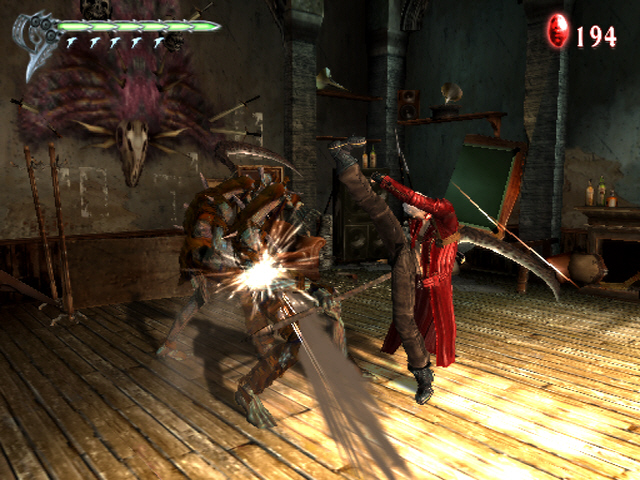The height and width of the screenshot is (480, 640).
Task: Select the red orb icon
Action: pos(557,33)
